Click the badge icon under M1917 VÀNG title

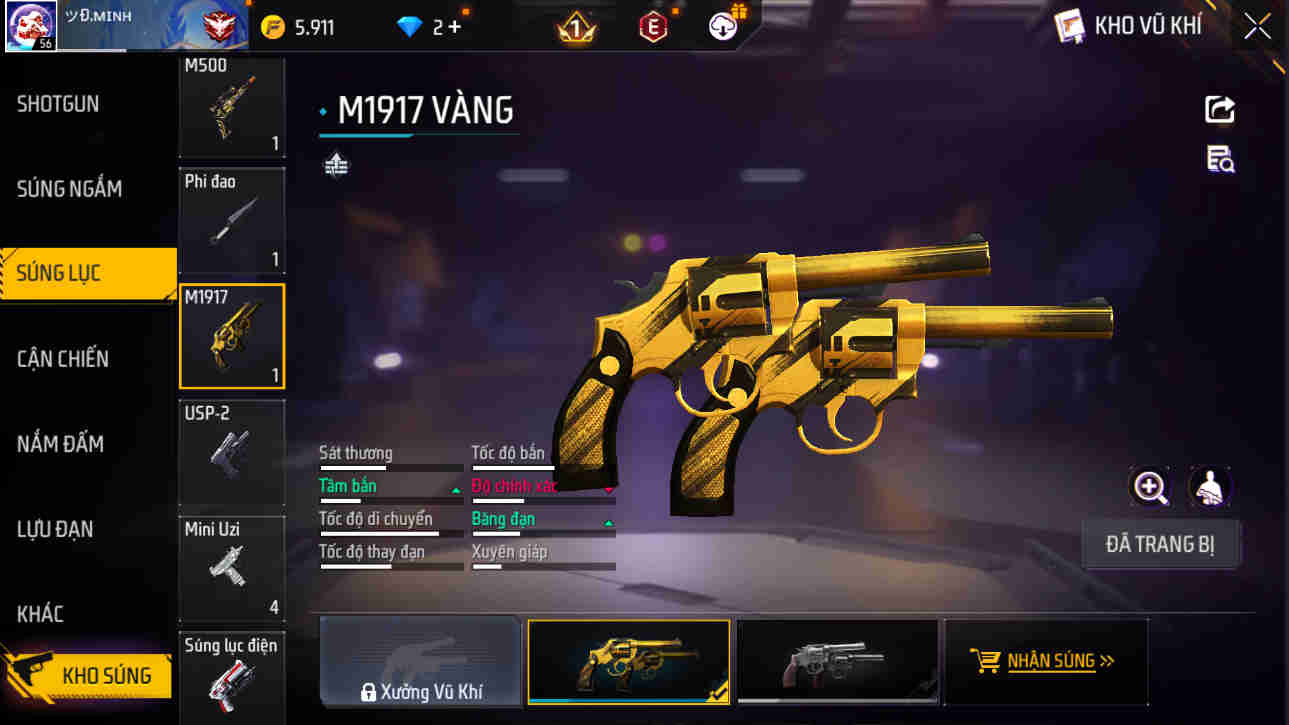pyautogui.click(x=336, y=163)
